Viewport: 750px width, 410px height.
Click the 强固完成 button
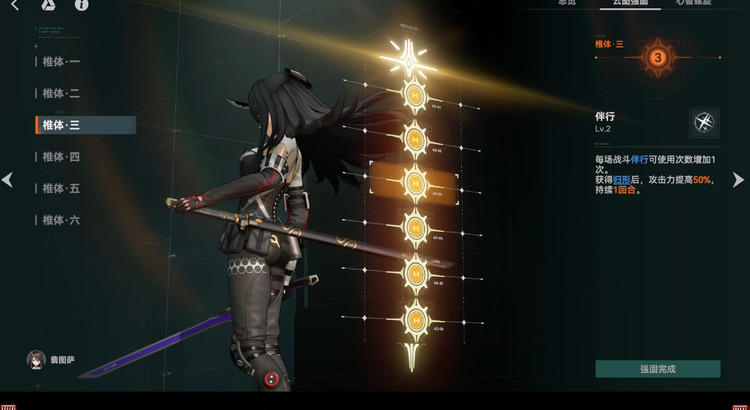(x=657, y=369)
